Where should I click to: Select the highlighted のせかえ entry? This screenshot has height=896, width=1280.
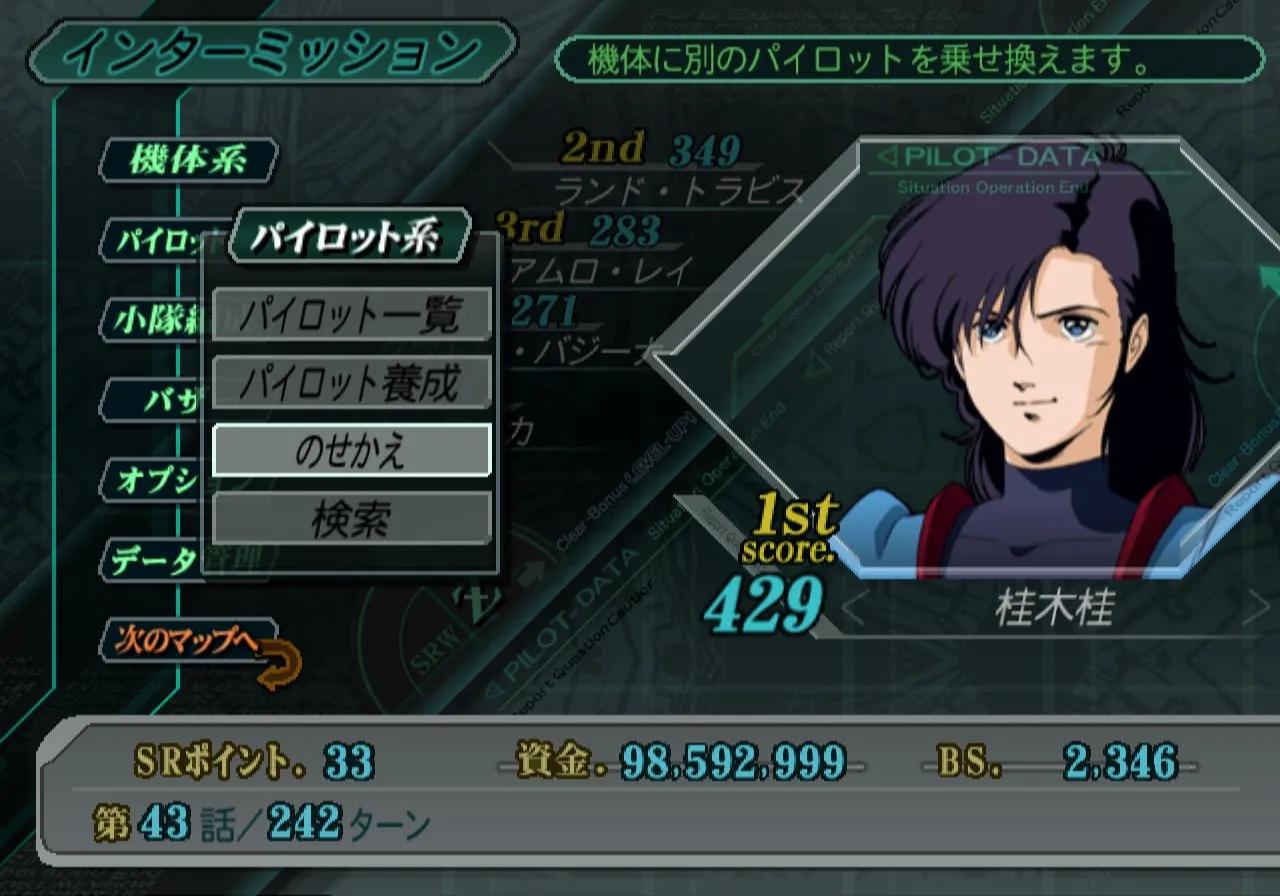pos(351,450)
